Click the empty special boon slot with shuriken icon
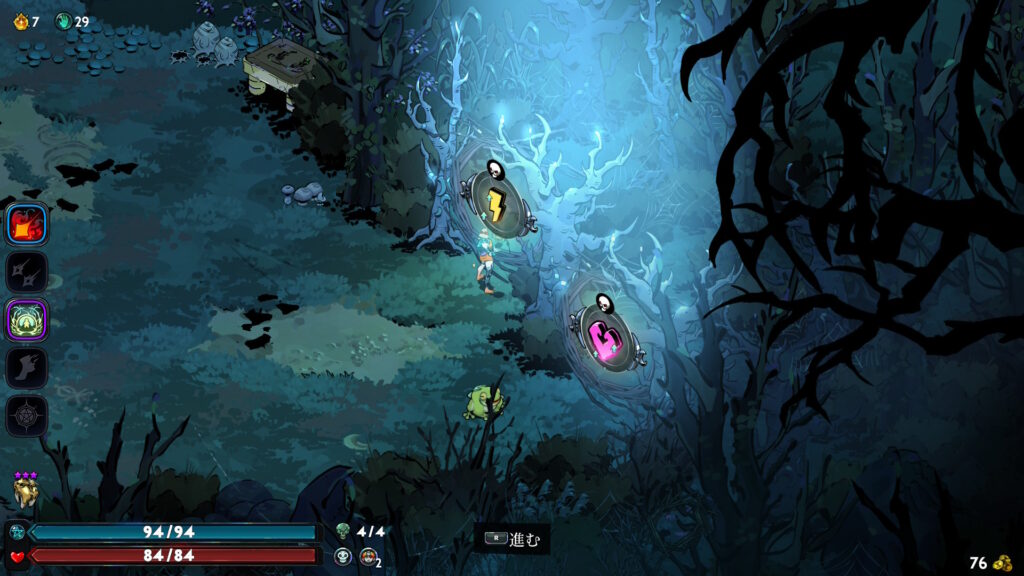Viewport: 1024px width, 576px height. point(27,272)
